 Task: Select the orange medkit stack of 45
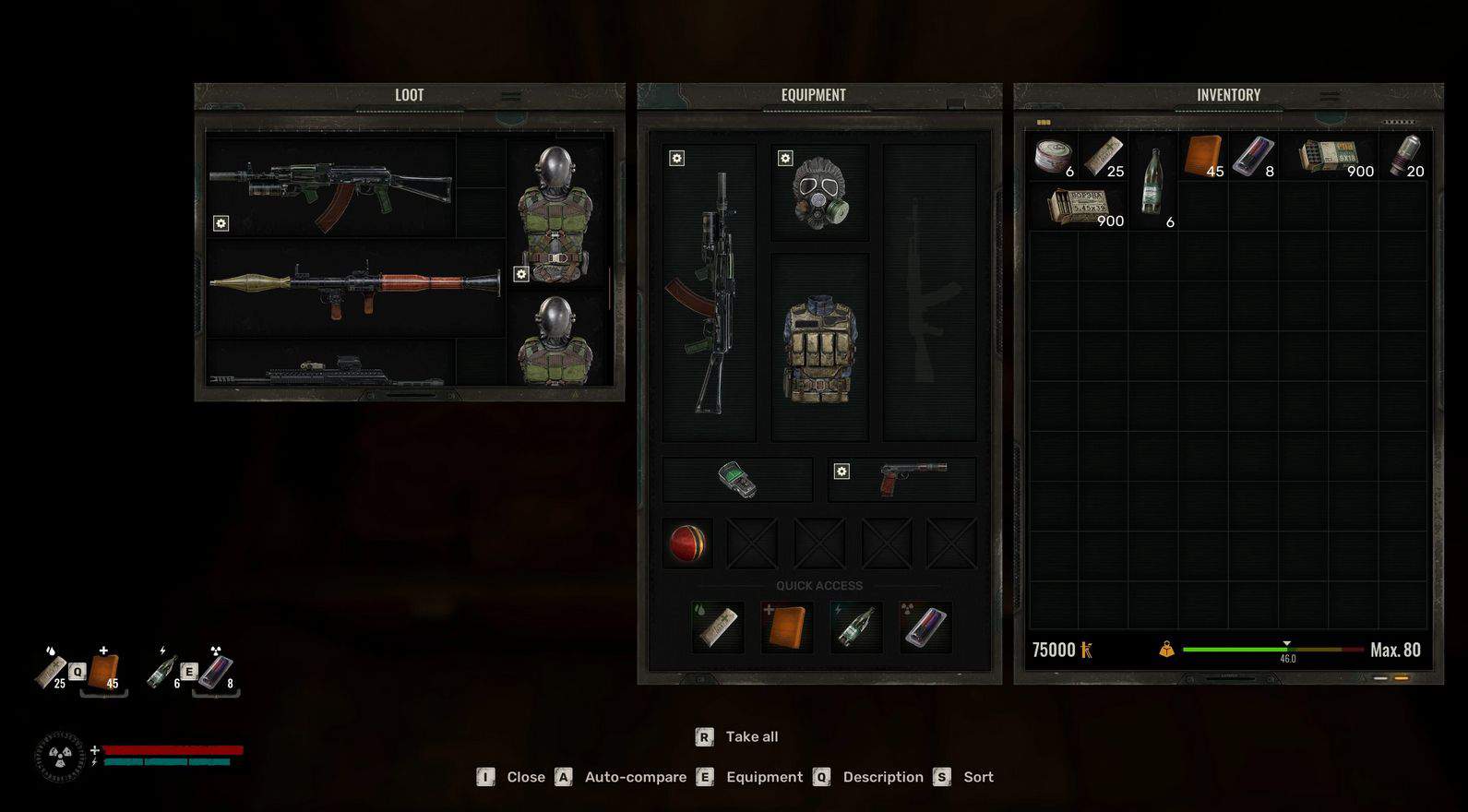pyautogui.click(x=1203, y=157)
